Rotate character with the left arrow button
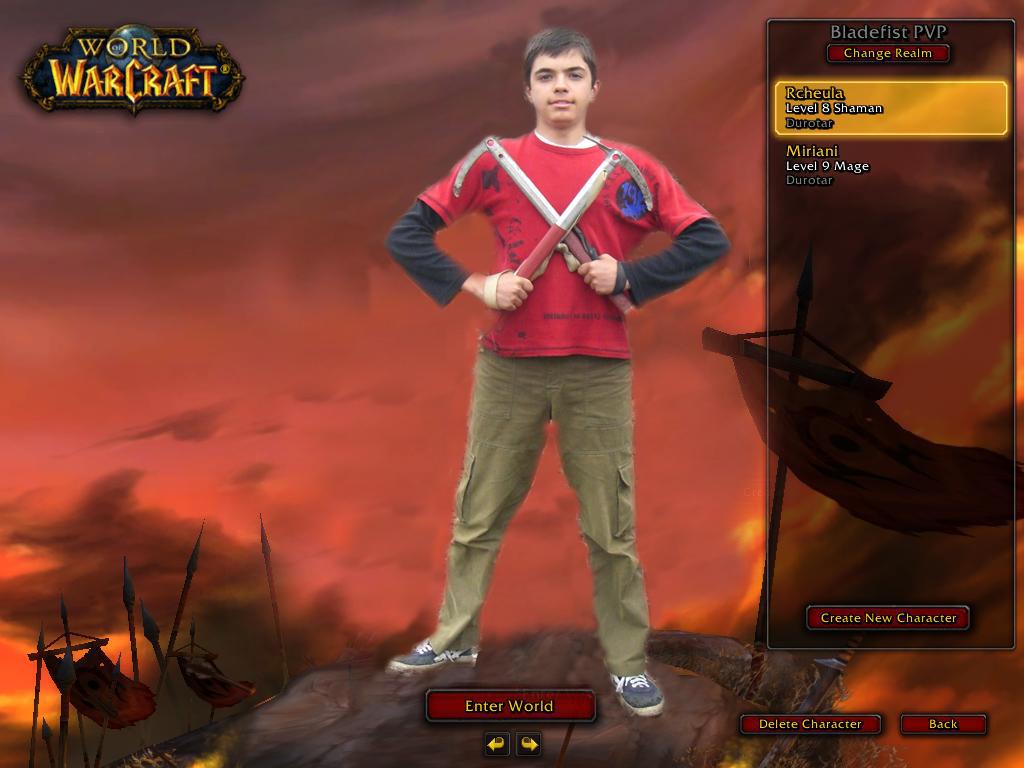 point(497,744)
